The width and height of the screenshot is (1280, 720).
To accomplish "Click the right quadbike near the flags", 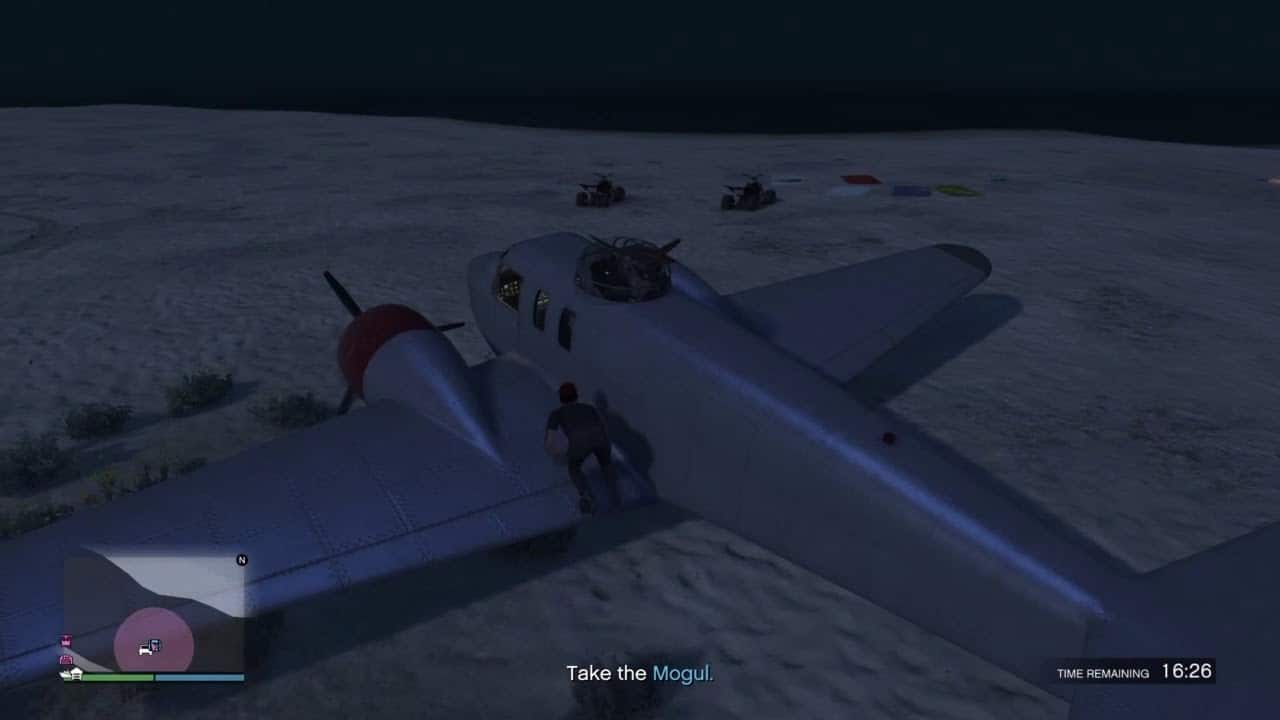I will [748, 192].
